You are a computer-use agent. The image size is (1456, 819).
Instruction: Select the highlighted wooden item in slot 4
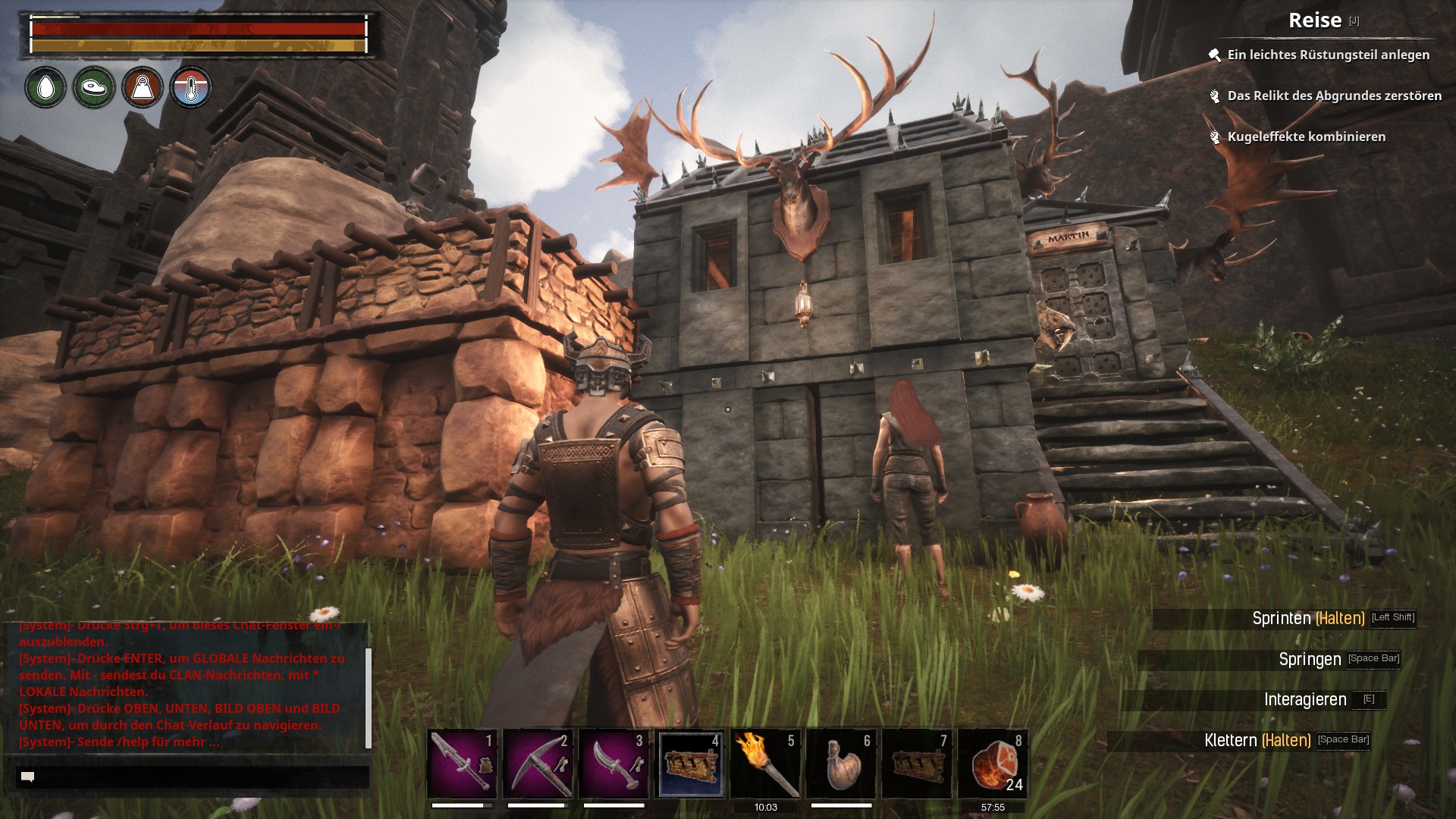tap(690, 764)
